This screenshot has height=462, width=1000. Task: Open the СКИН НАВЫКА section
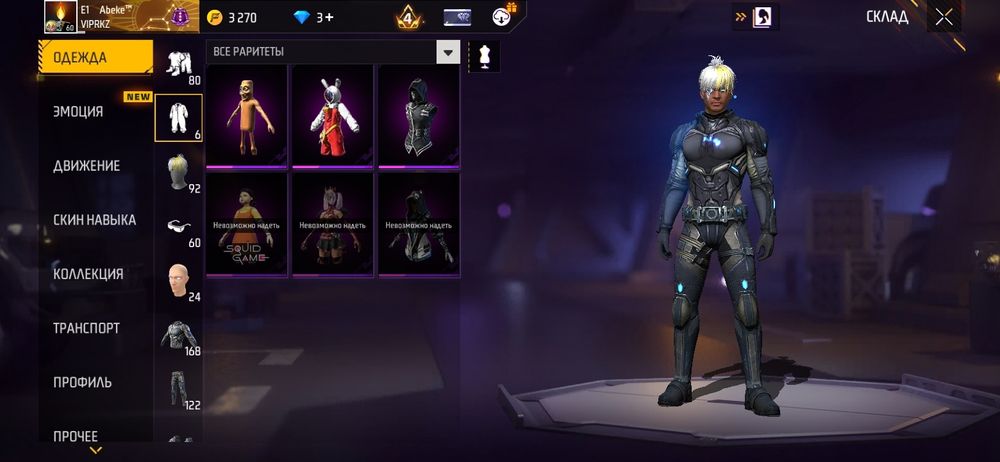[x=94, y=220]
